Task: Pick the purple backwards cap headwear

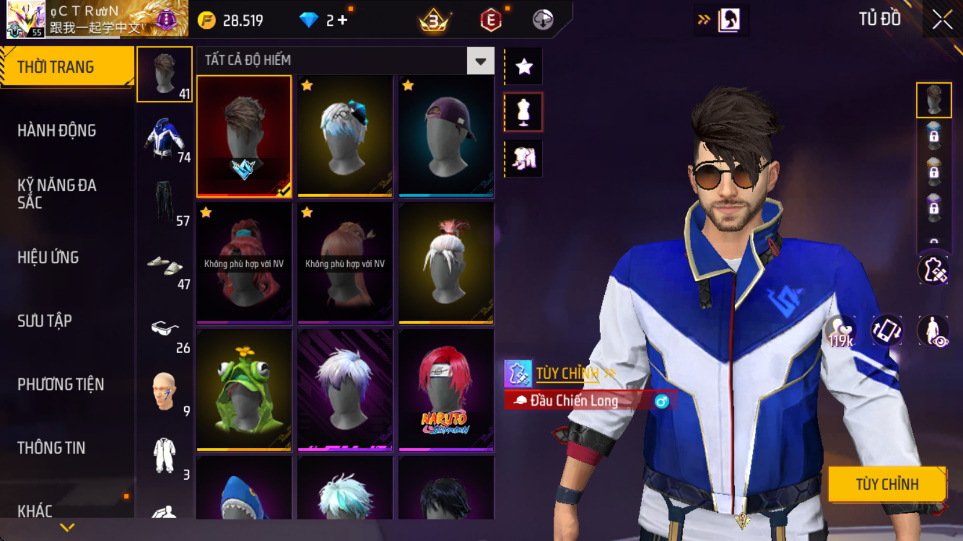Action: 446,136
